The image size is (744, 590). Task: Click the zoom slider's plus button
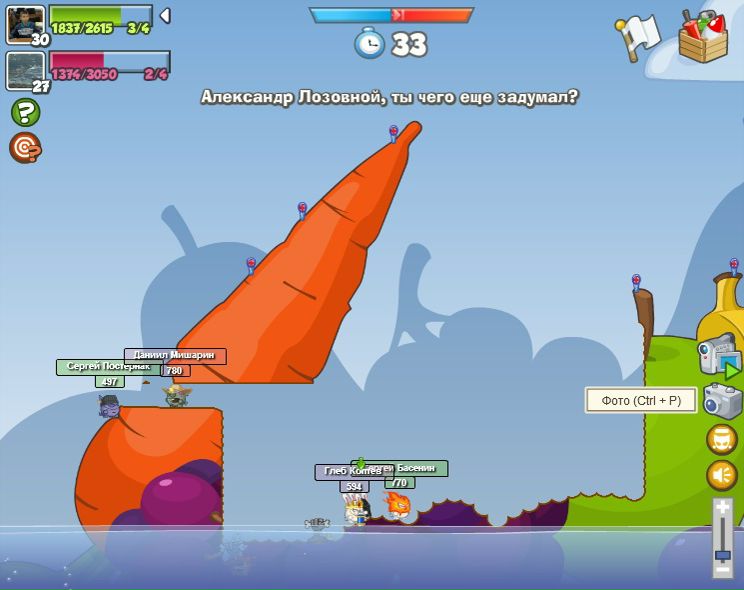tap(722, 508)
